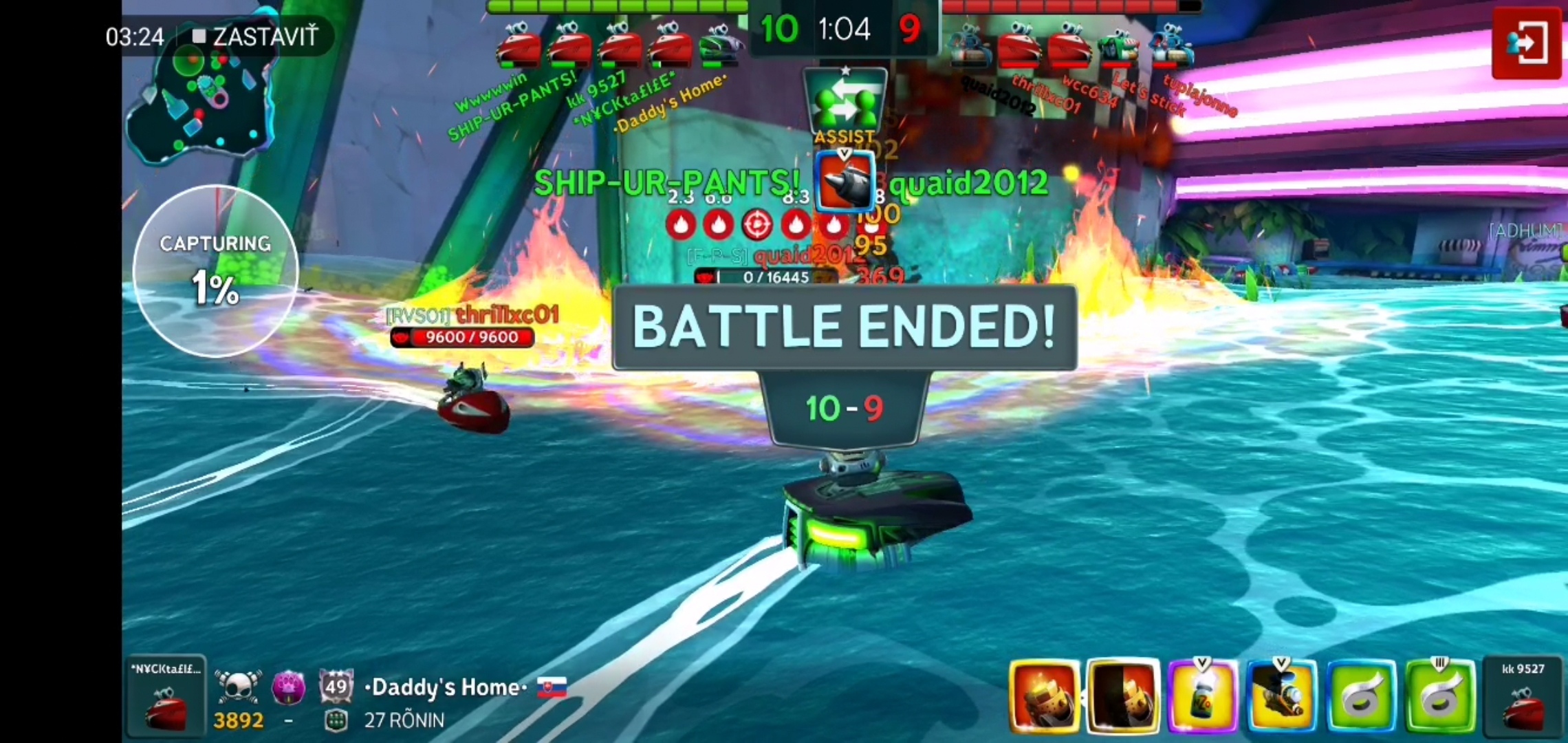The image size is (1568, 743).
Task: Leave the battle with the red exit button
Action: 1526,43
